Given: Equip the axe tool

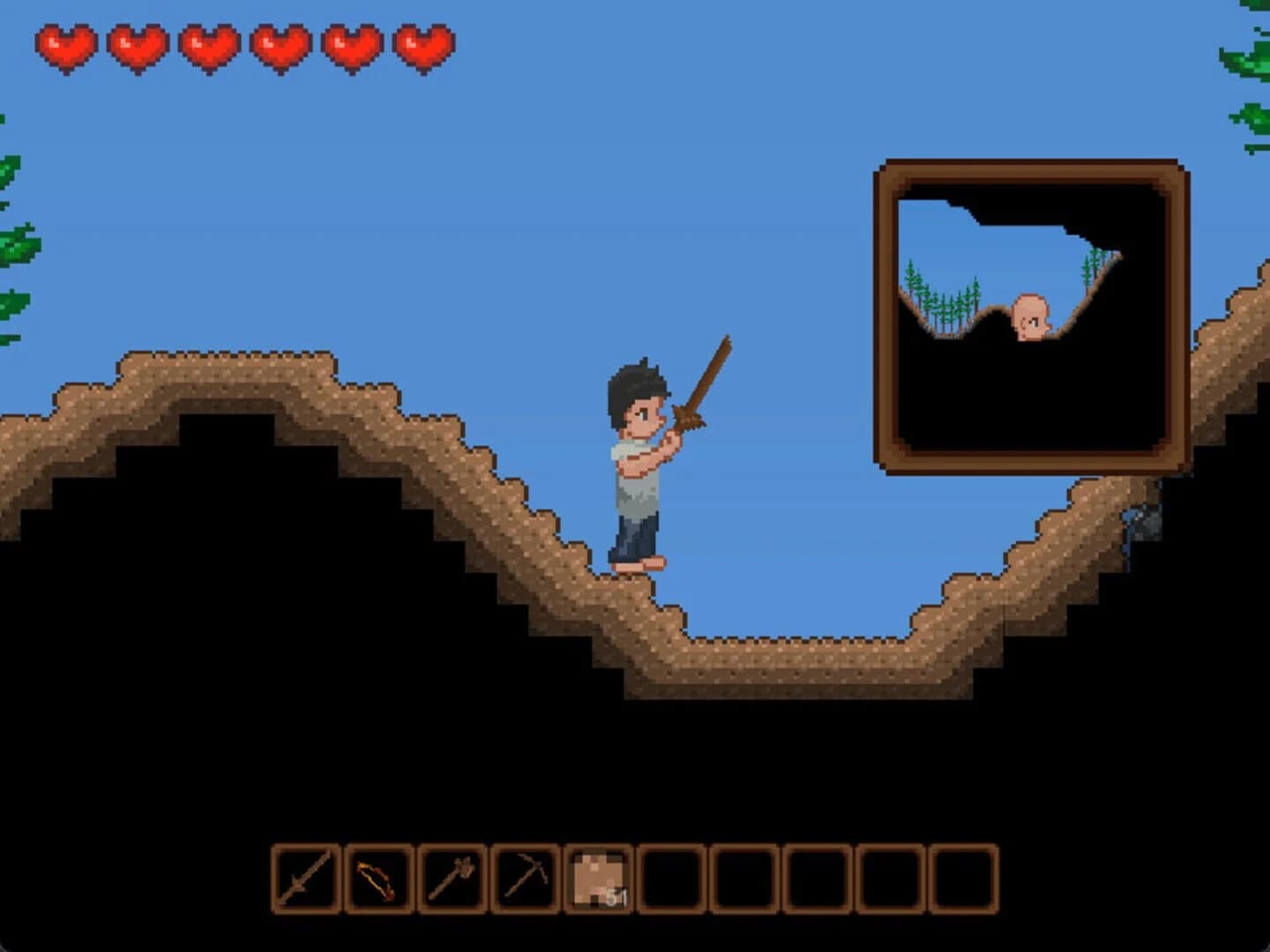Looking at the screenshot, I should [452, 879].
